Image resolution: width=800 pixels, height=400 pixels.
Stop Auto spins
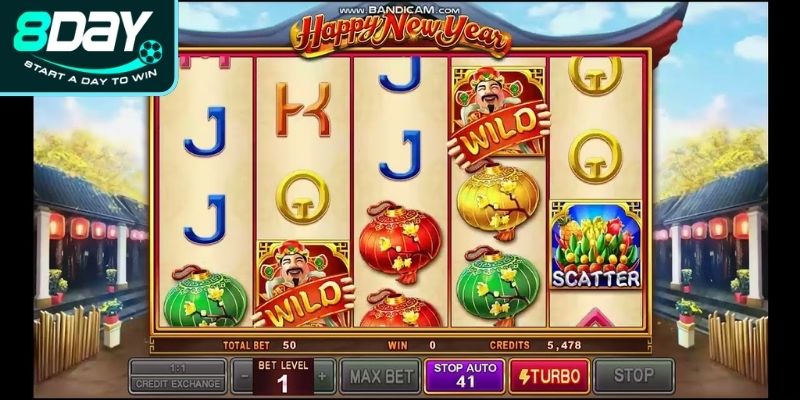(x=464, y=376)
